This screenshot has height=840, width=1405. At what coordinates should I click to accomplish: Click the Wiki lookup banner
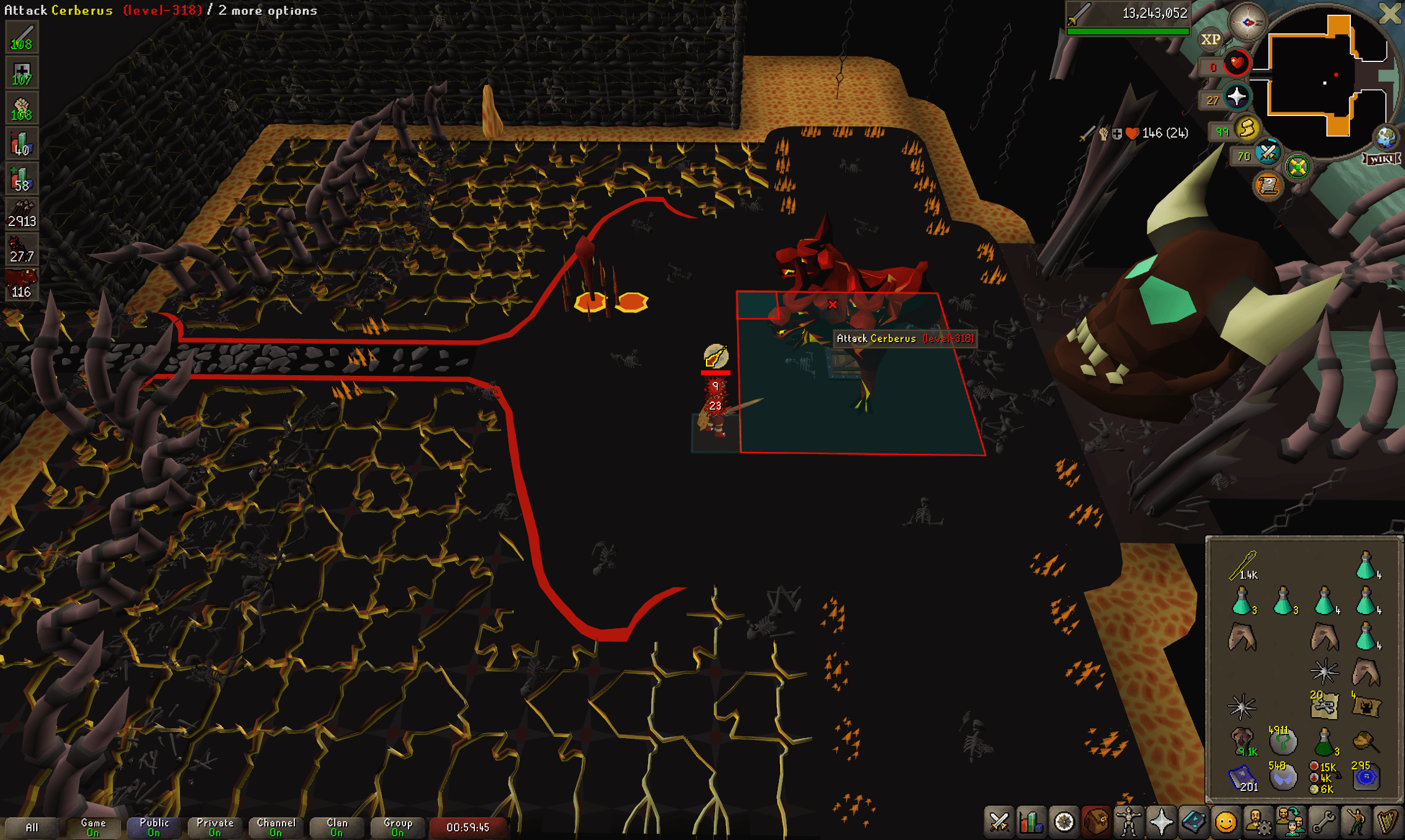click(x=1382, y=159)
